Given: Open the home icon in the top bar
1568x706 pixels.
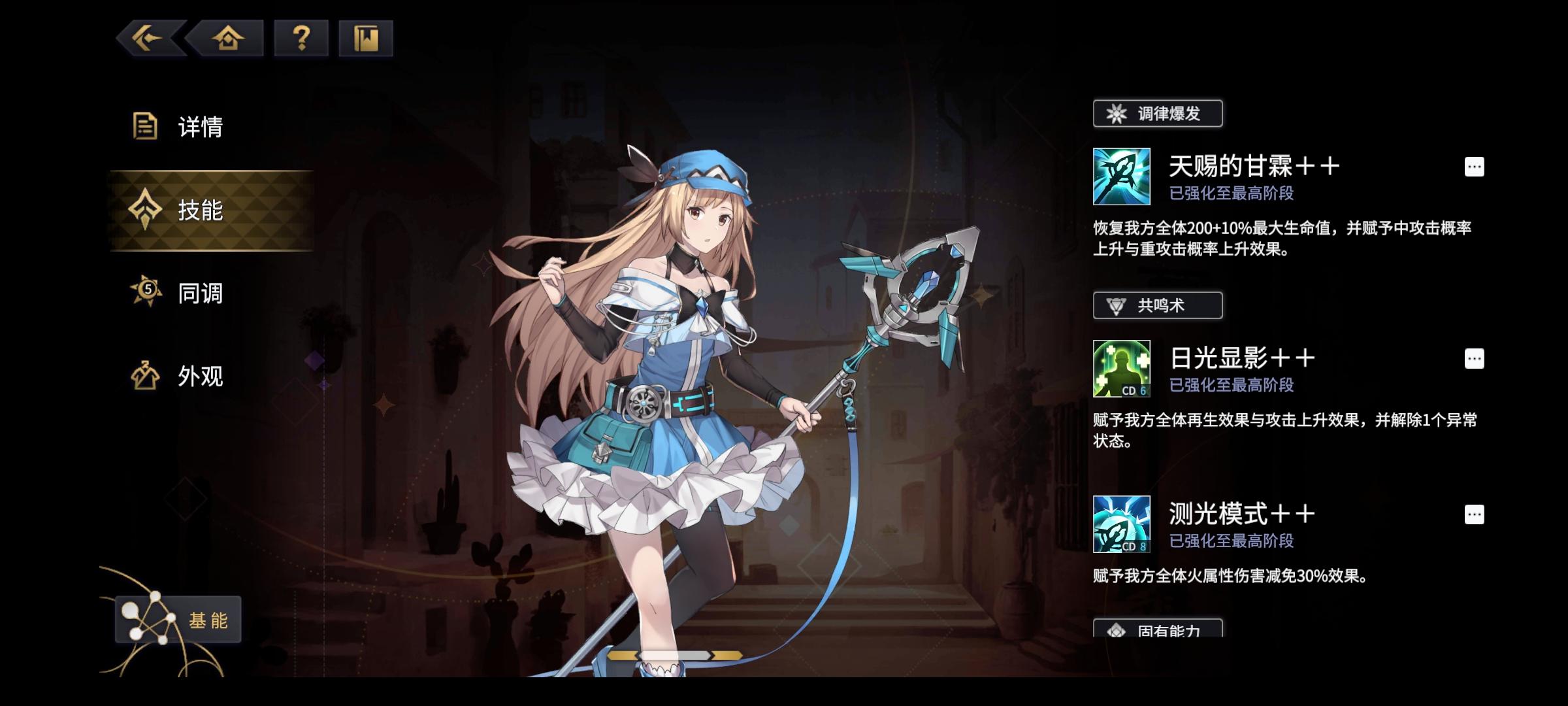Looking at the screenshot, I should 227,38.
